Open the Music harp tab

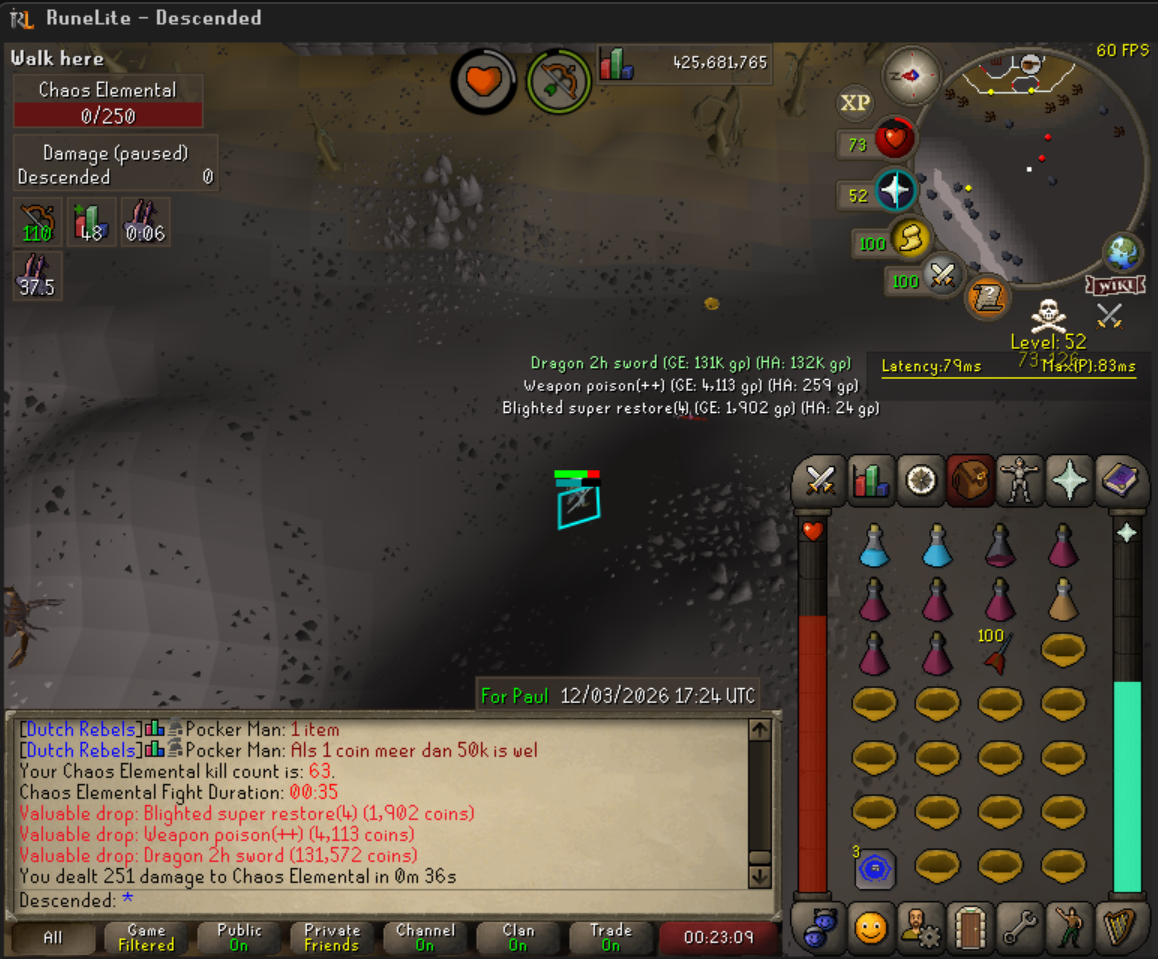(1118, 929)
